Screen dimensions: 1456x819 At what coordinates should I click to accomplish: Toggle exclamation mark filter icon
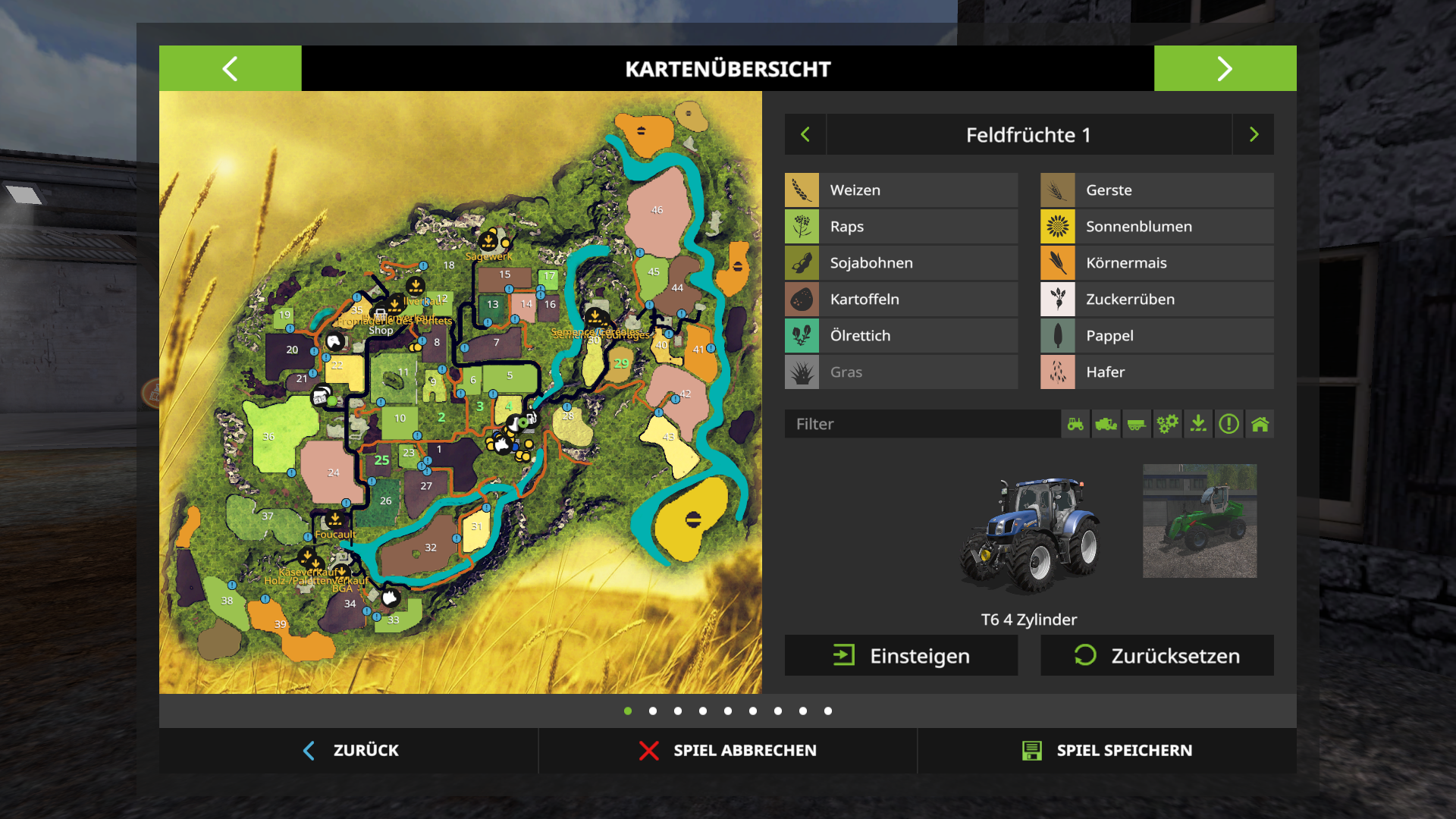1228,424
